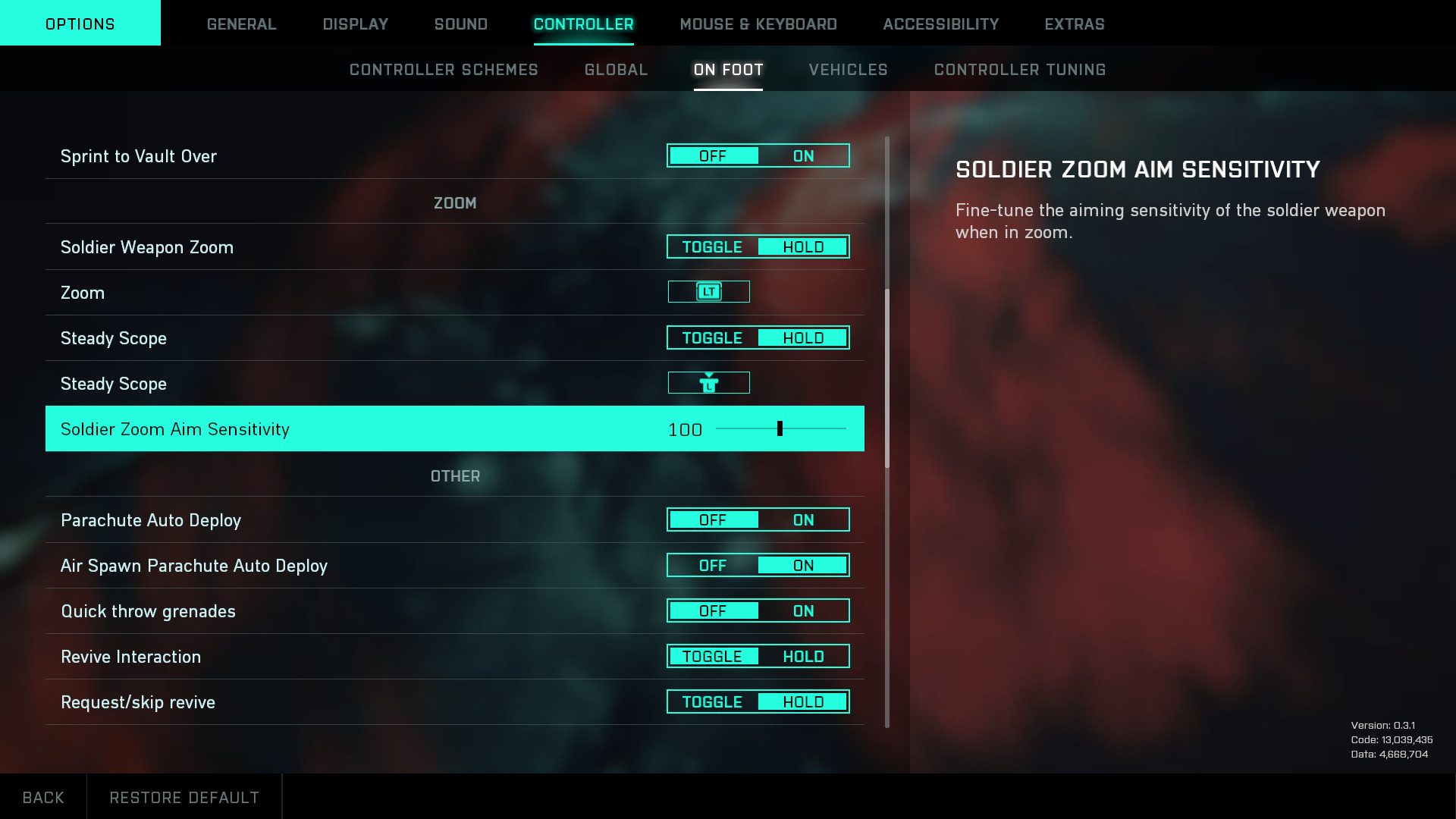
Task: Open the Controller Schemes sub-tab
Action: point(444,70)
